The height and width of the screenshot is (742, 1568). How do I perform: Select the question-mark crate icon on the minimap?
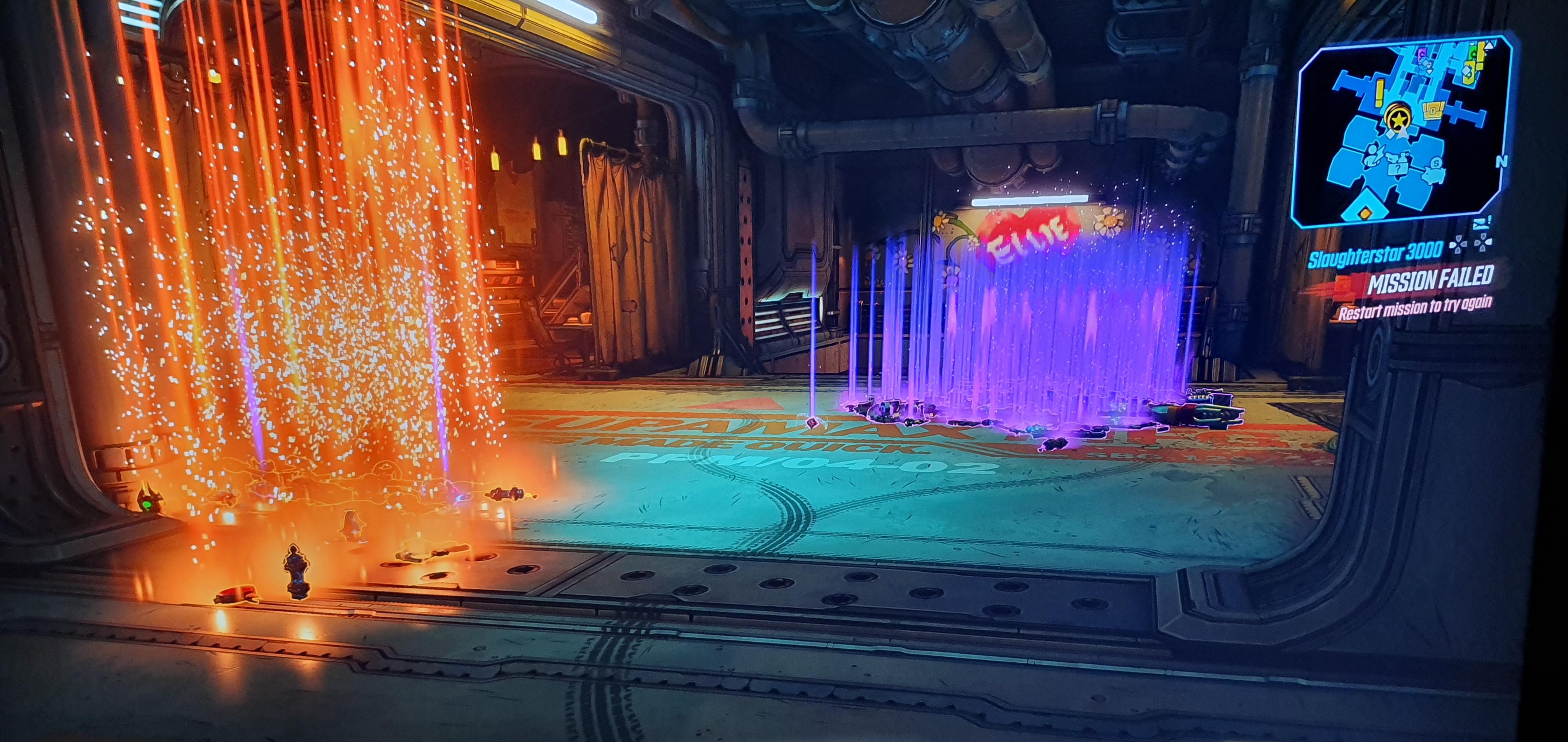pyautogui.click(x=1398, y=169)
